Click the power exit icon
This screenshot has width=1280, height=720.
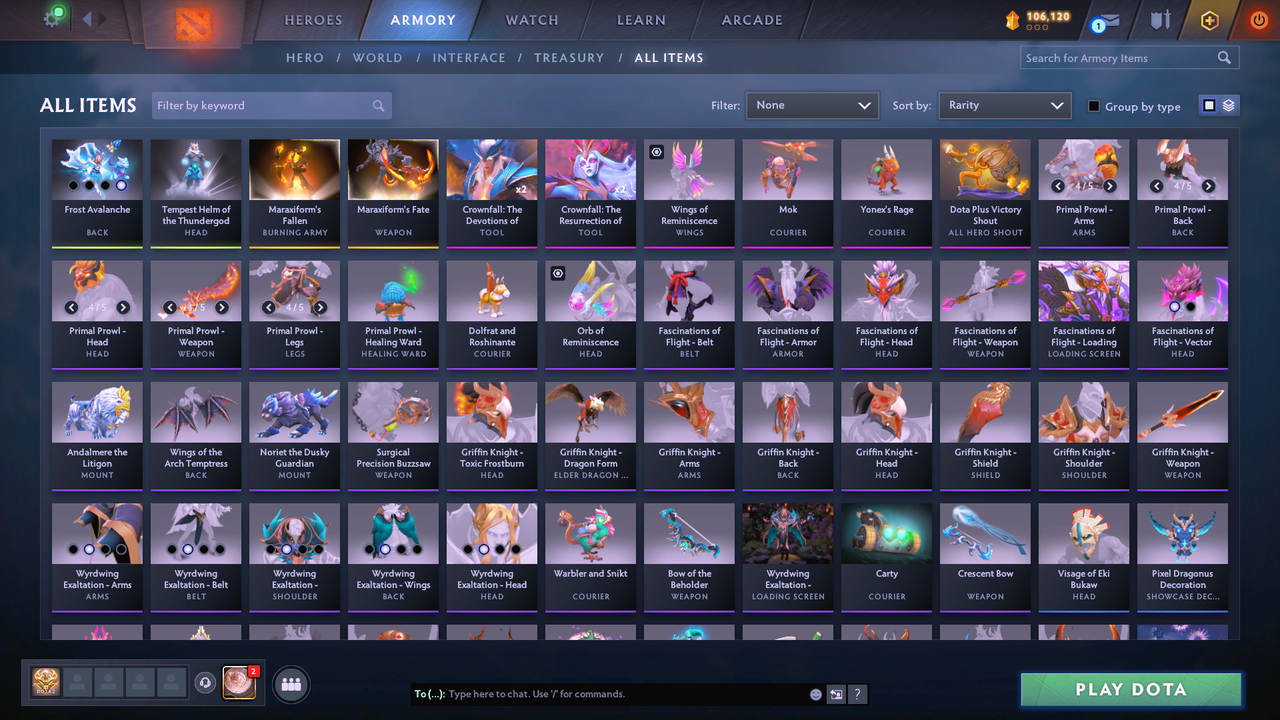click(1258, 19)
